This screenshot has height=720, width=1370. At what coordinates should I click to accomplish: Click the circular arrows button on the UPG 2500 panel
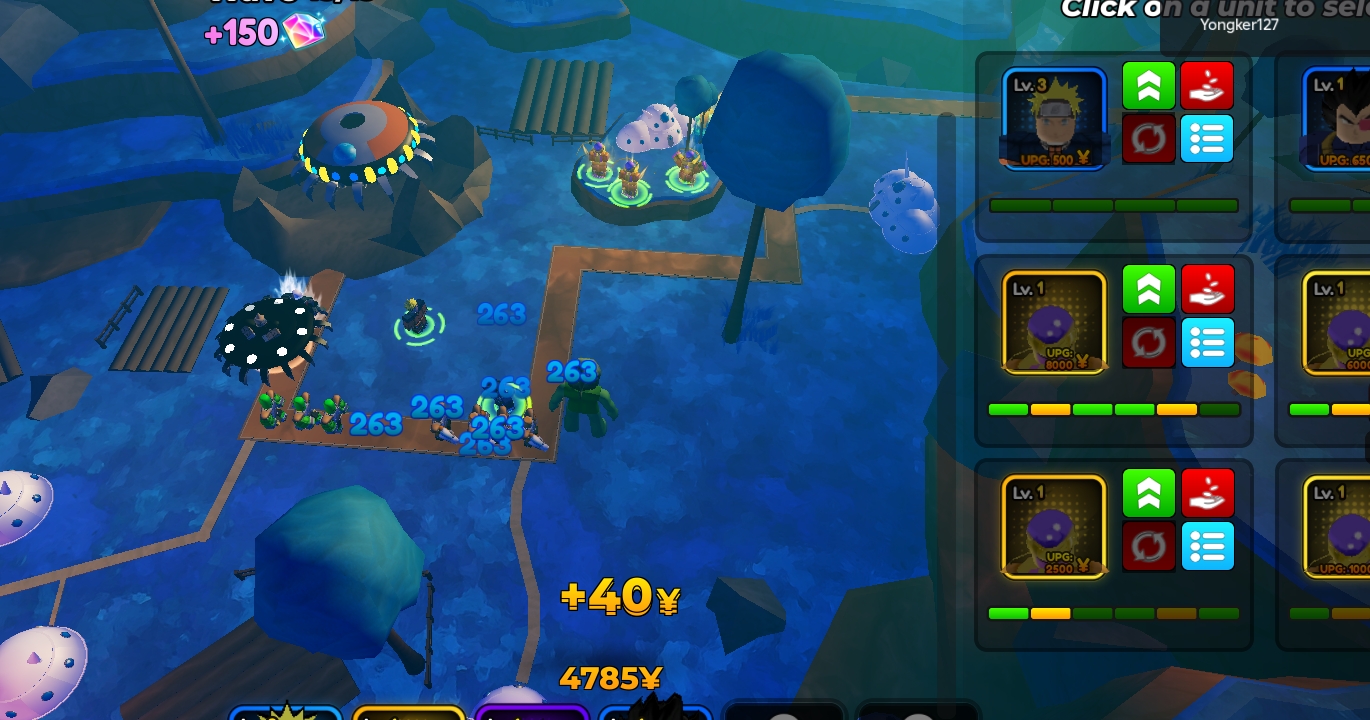point(1148,547)
